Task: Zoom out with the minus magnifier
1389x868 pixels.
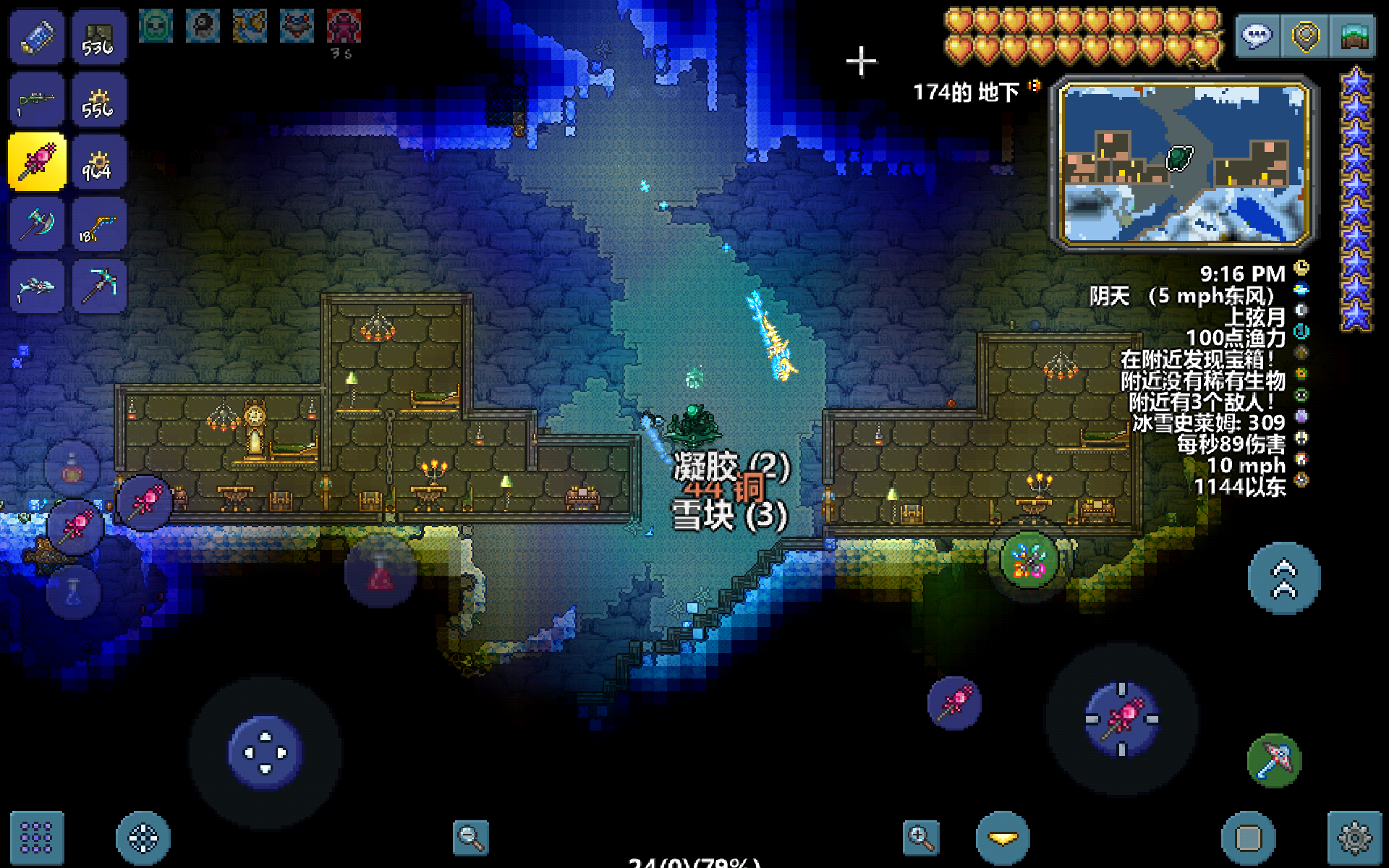Action: click(x=470, y=838)
